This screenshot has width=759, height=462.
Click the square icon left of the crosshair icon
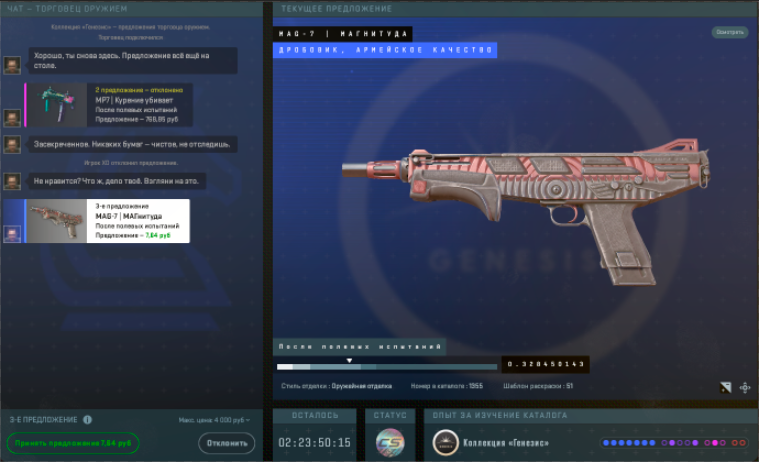pos(725,387)
